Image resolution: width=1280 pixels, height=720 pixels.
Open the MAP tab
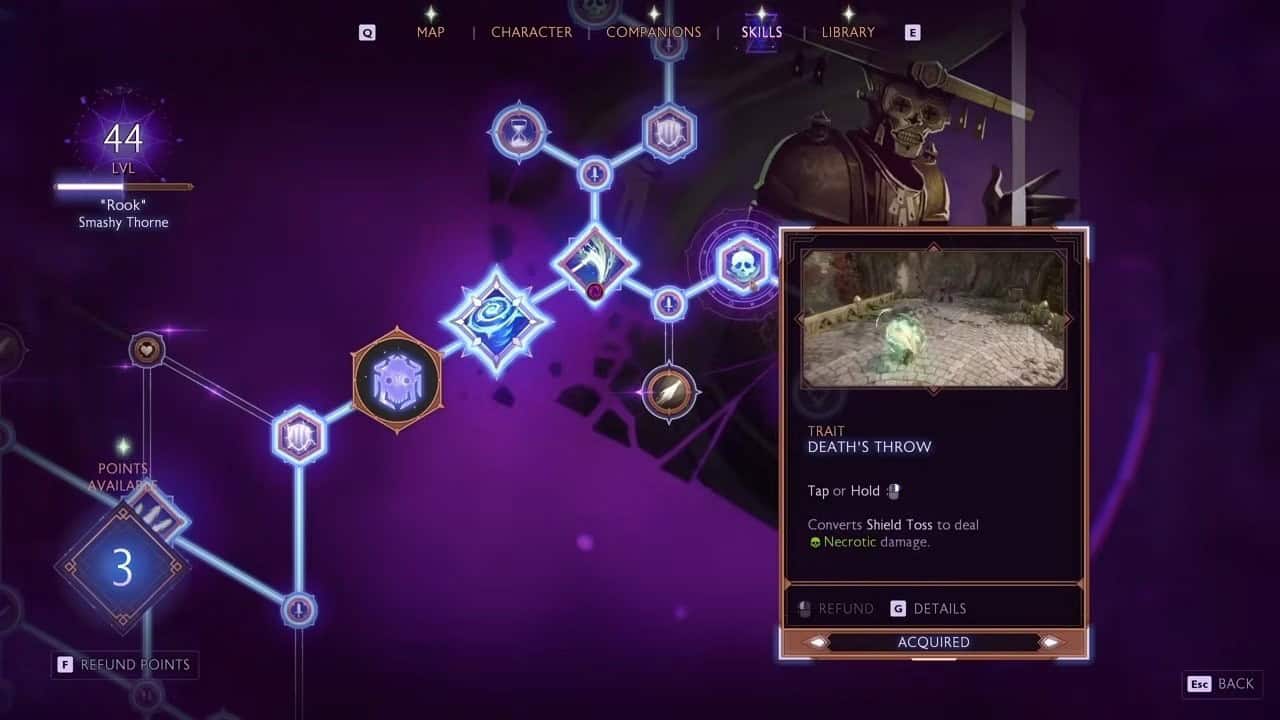tap(430, 32)
